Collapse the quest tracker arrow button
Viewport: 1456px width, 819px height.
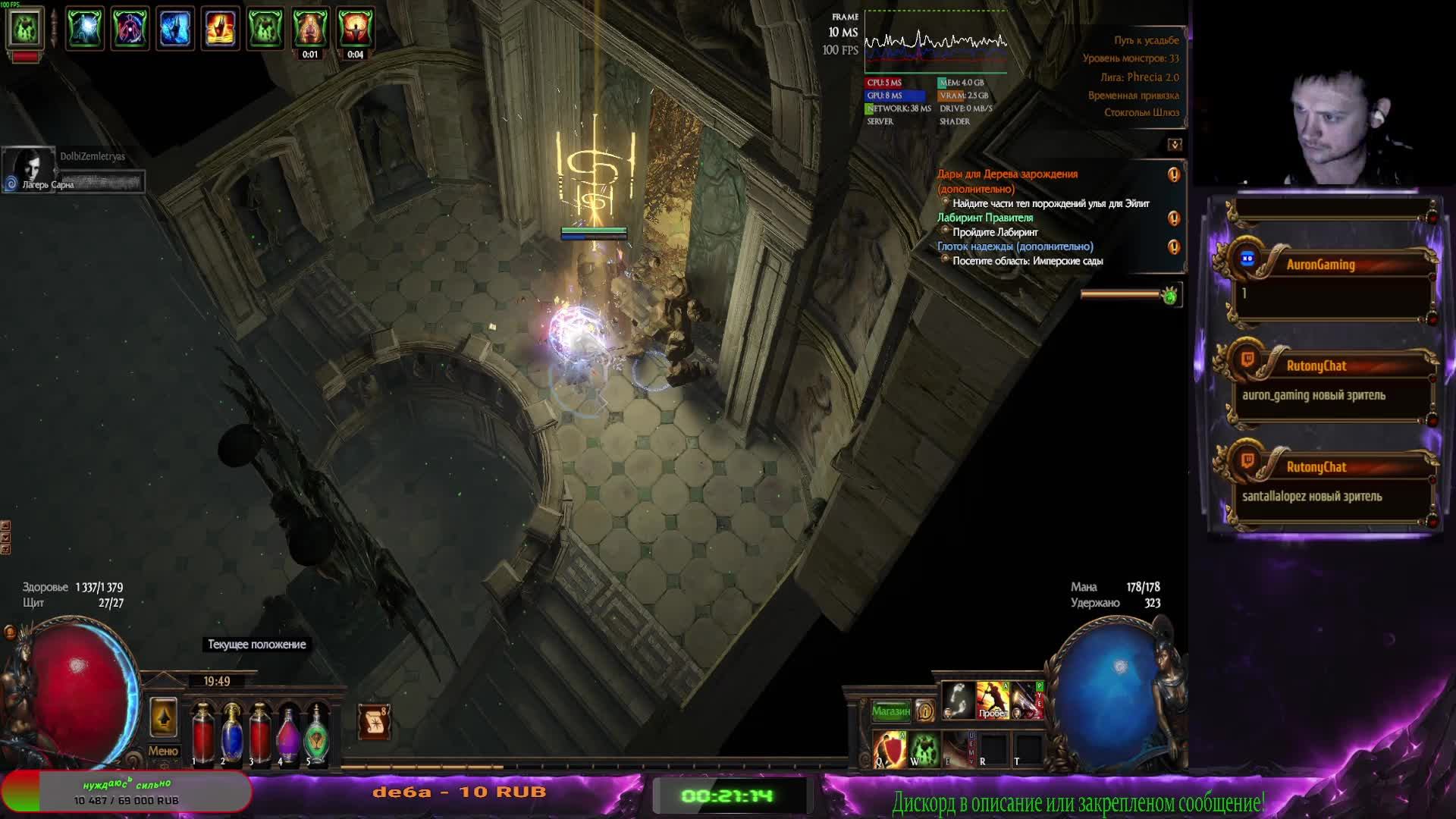pyautogui.click(x=1175, y=144)
